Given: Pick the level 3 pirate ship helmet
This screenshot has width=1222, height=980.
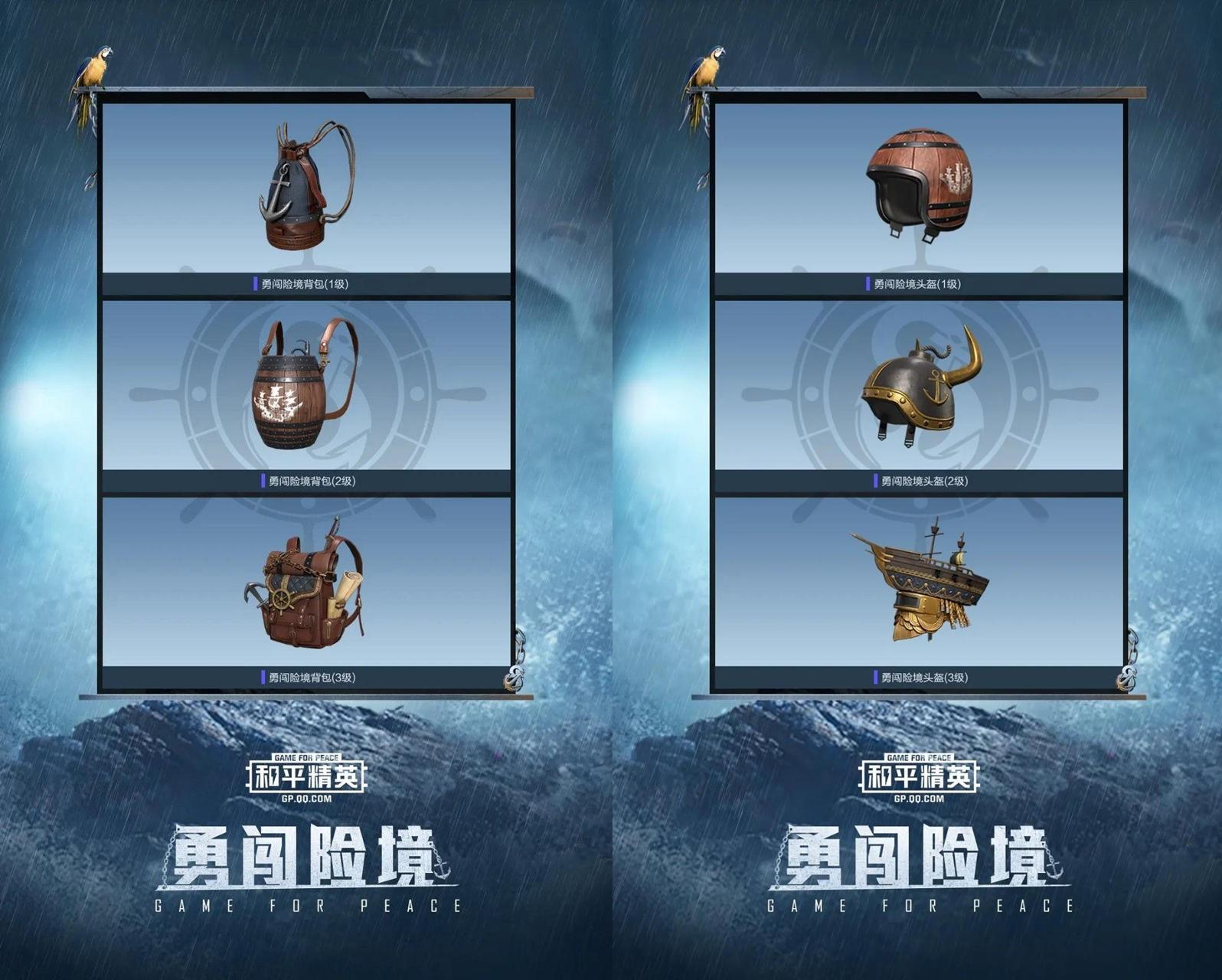Looking at the screenshot, I should pos(923,582).
